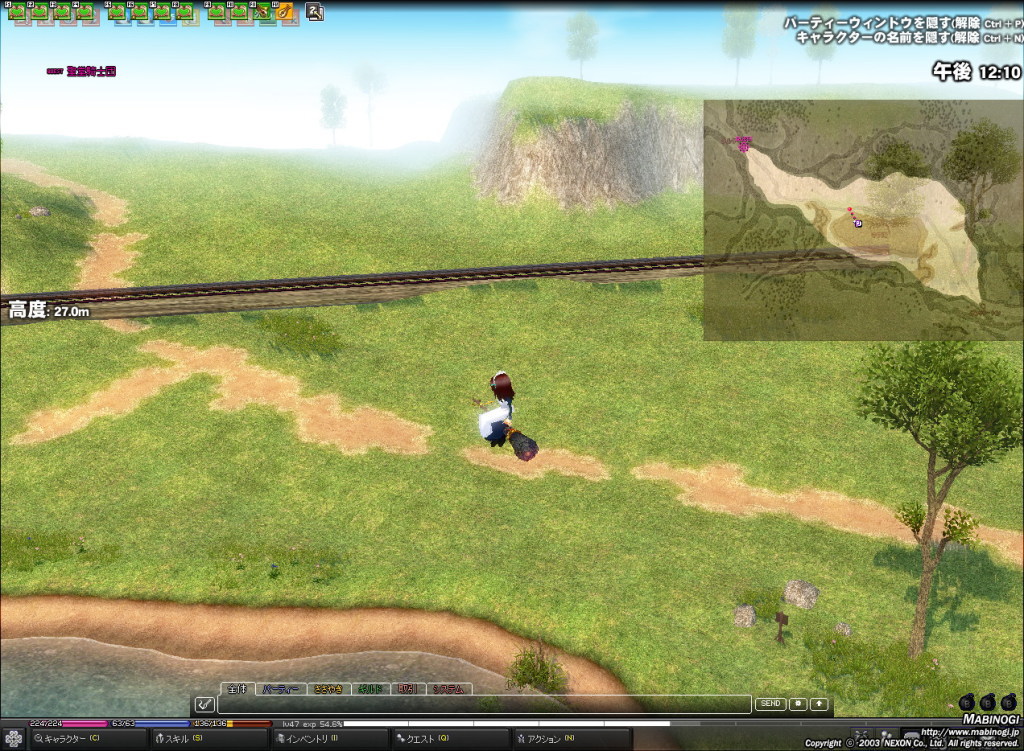Open the インベントリ inventory window

[x=310, y=739]
